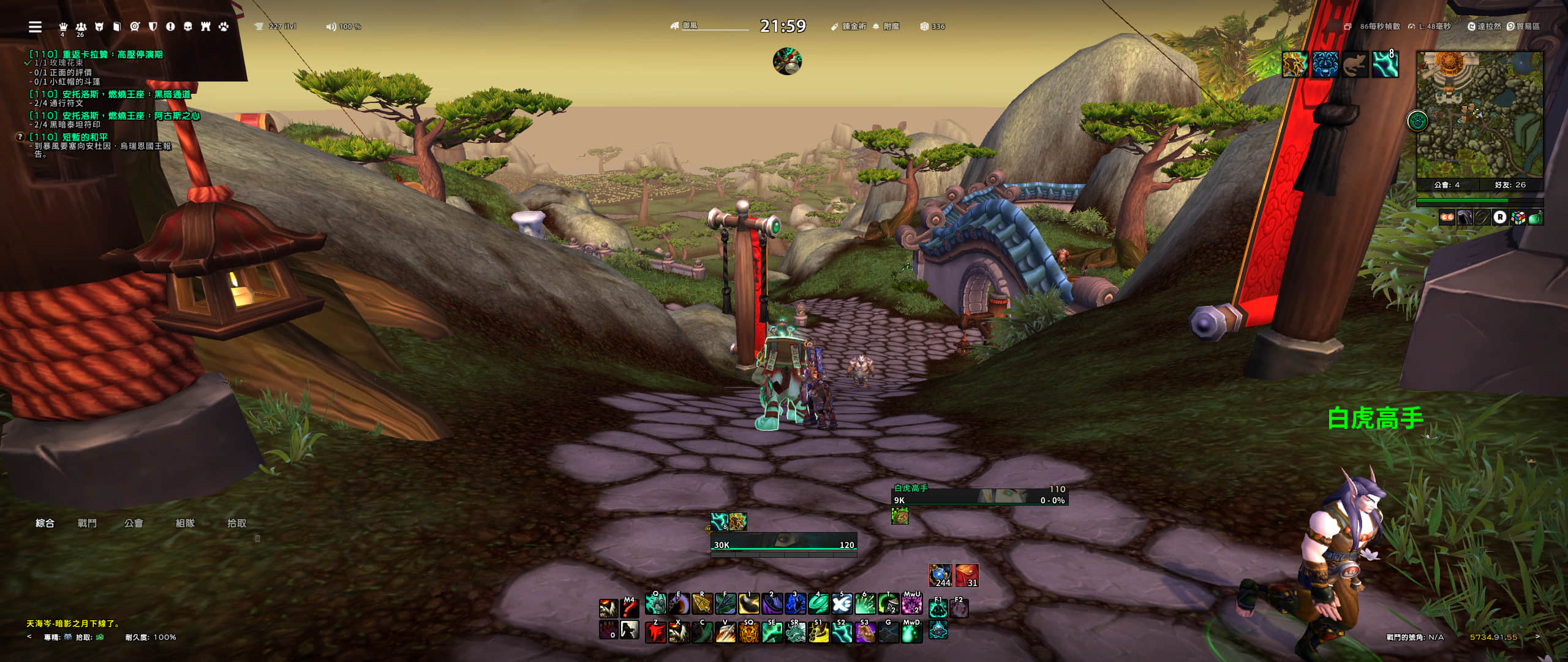The width and height of the screenshot is (1568, 662).
Task: Open the guild micro-menu icon showing 26
Action: coord(80,27)
